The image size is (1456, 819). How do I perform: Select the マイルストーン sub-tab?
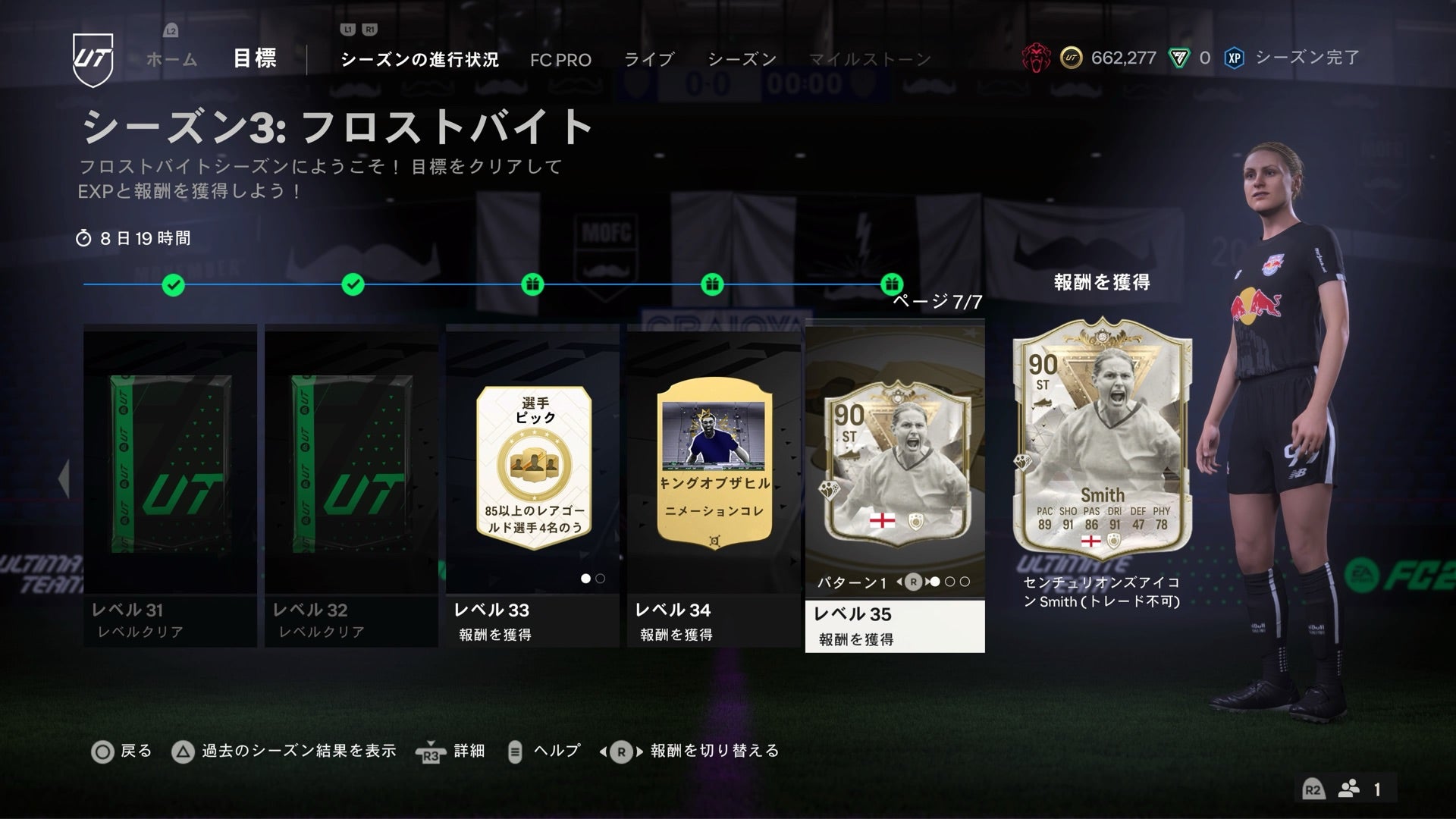tap(869, 60)
